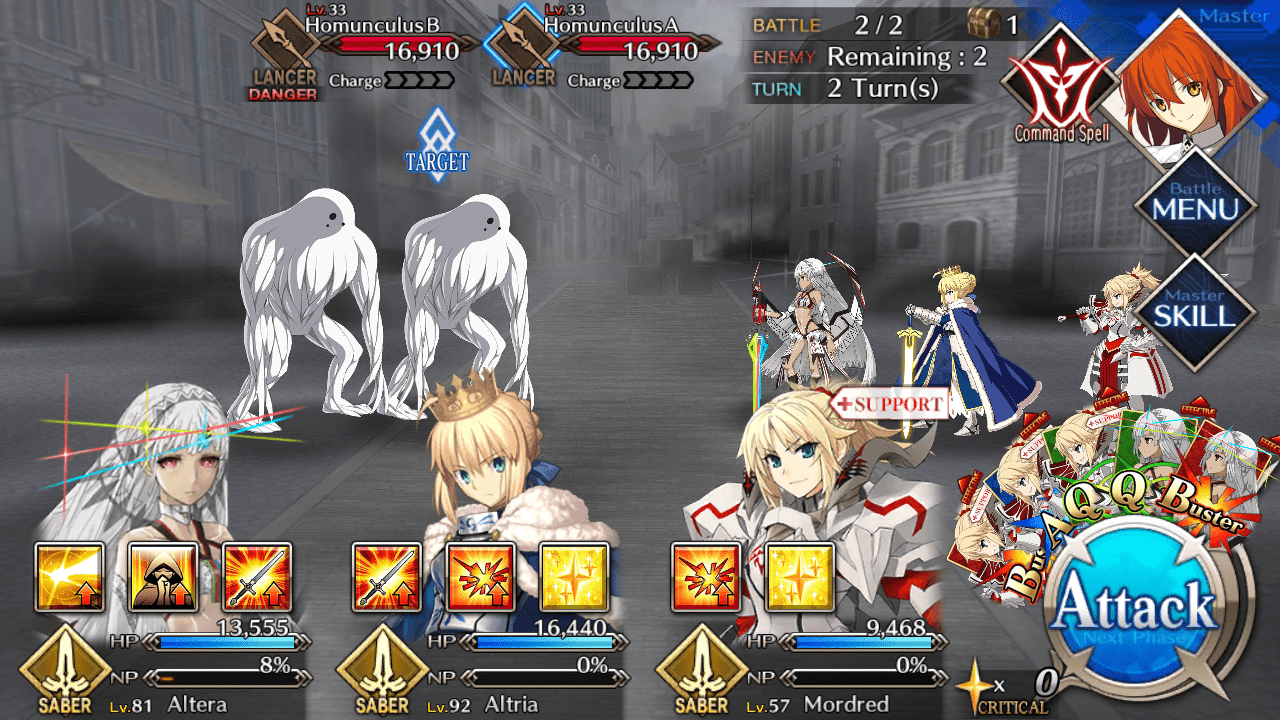The image size is (1280, 720).
Task: Use Mordred's golden star skill
Action: [x=799, y=577]
